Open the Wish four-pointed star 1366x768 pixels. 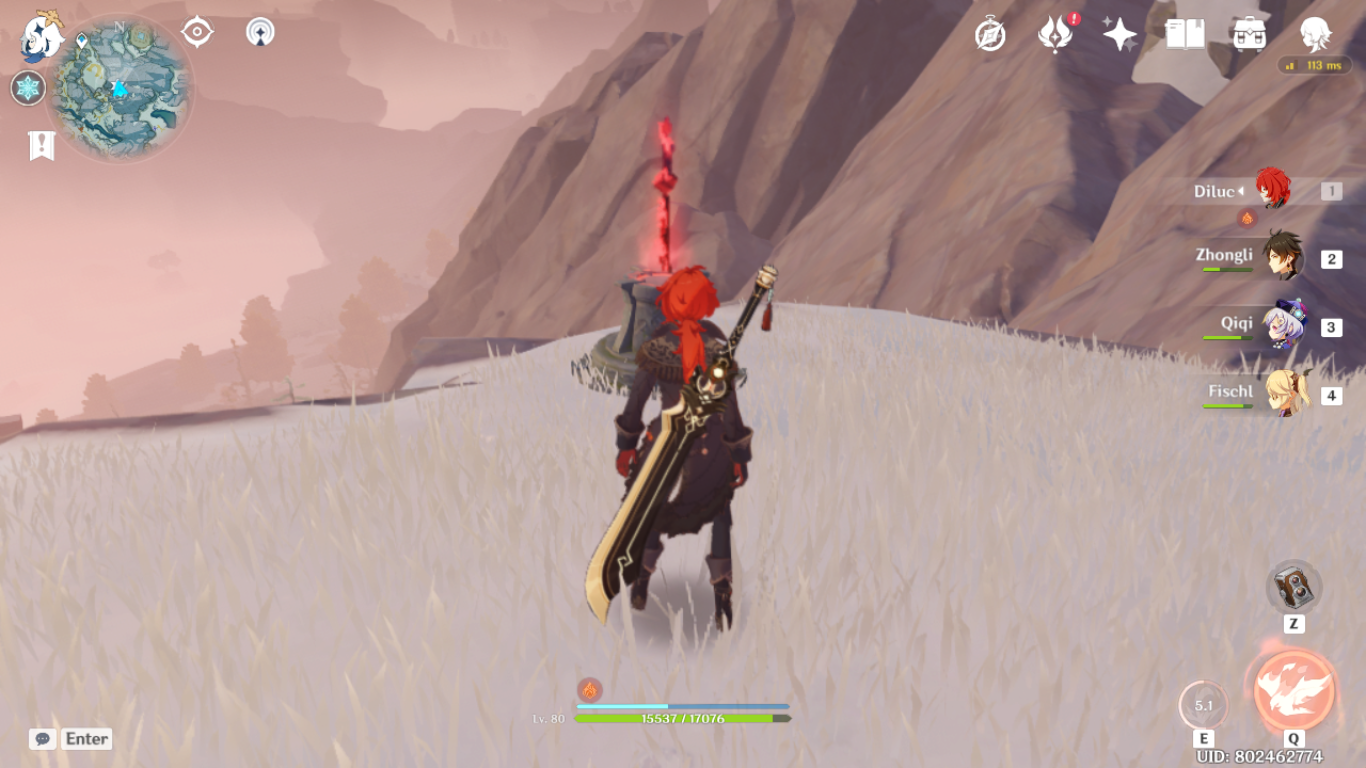(1120, 35)
